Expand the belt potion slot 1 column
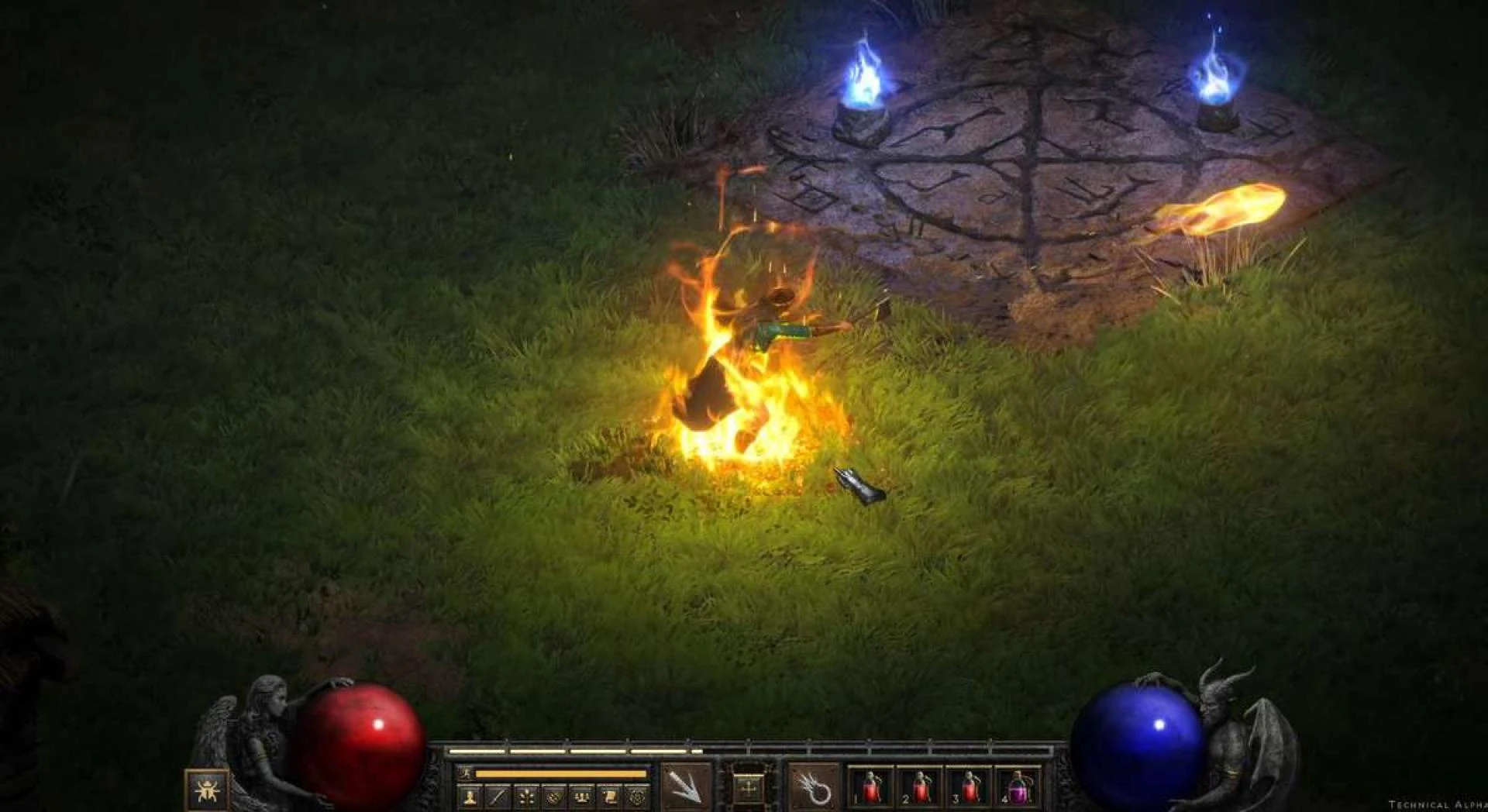This screenshot has height=812, width=1488. click(870, 790)
